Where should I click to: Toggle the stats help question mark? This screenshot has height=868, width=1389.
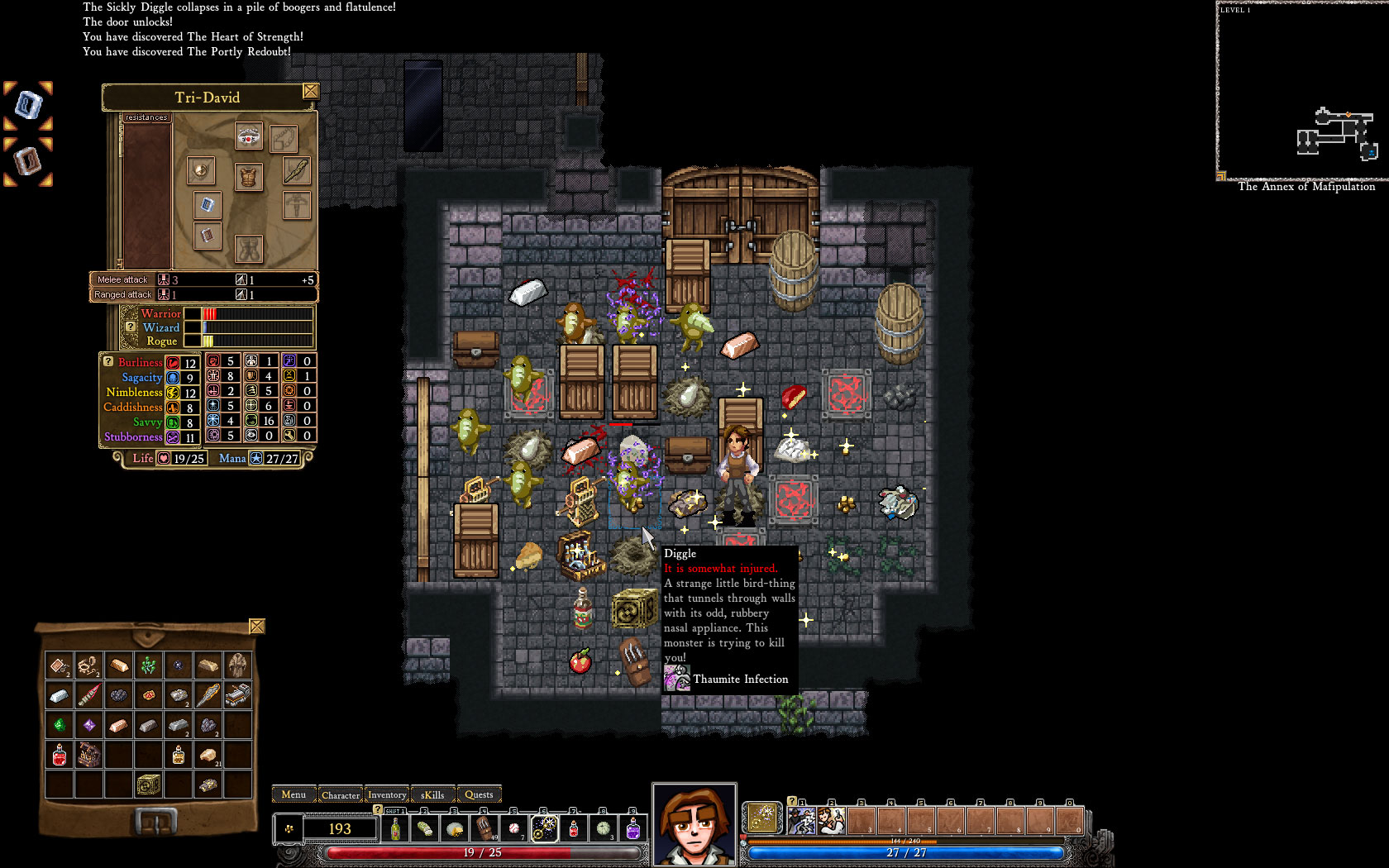point(107,360)
